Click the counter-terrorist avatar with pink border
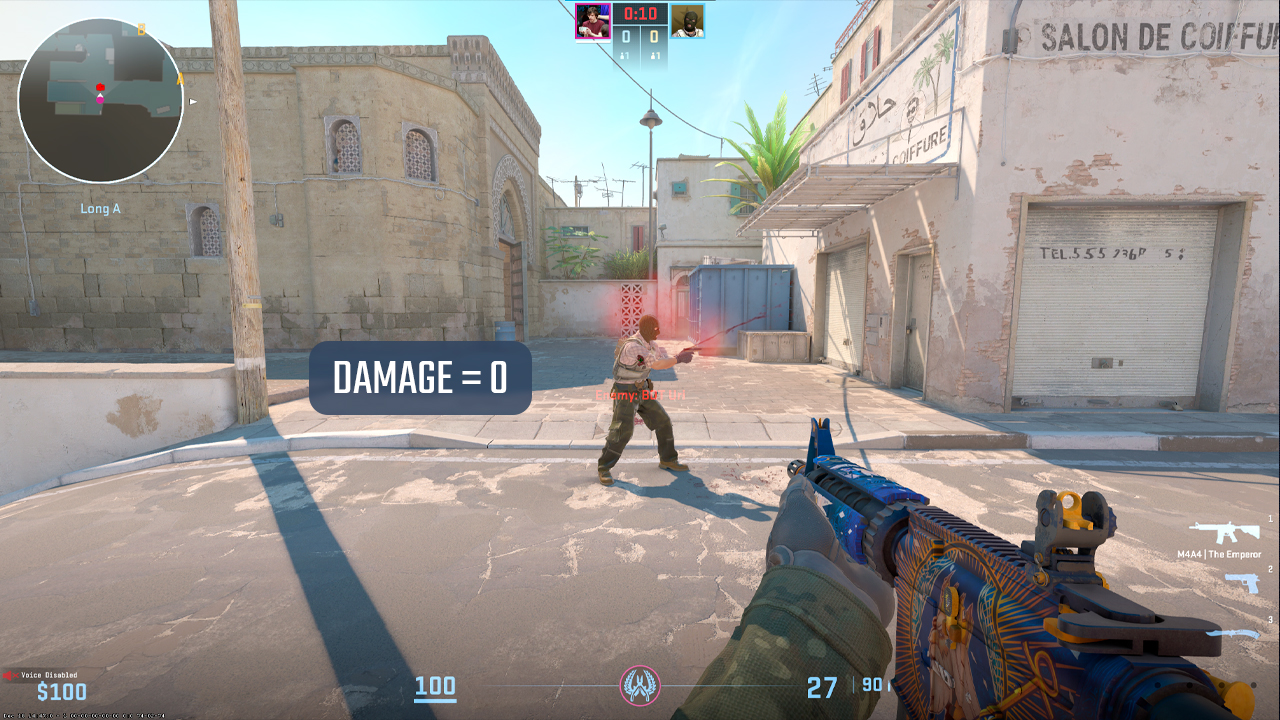Image resolution: width=1280 pixels, height=720 pixels. coord(593,22)
